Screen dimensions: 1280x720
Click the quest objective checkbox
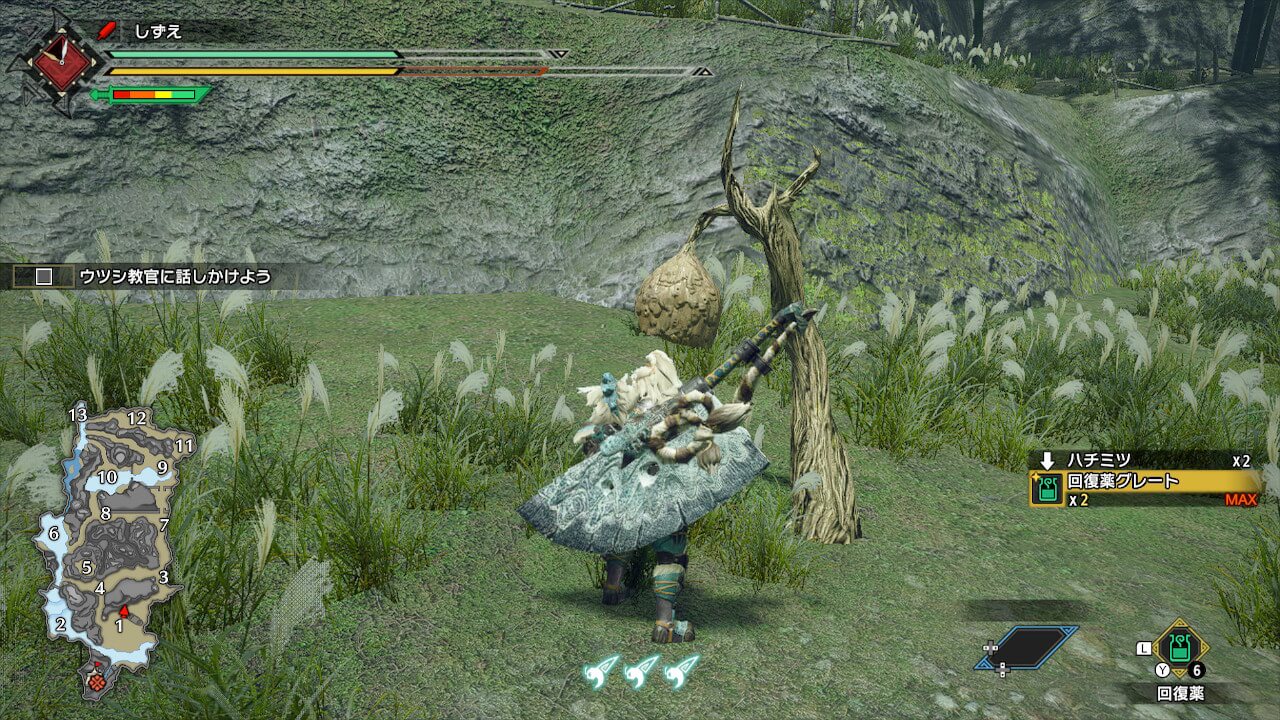click(44, 277)
